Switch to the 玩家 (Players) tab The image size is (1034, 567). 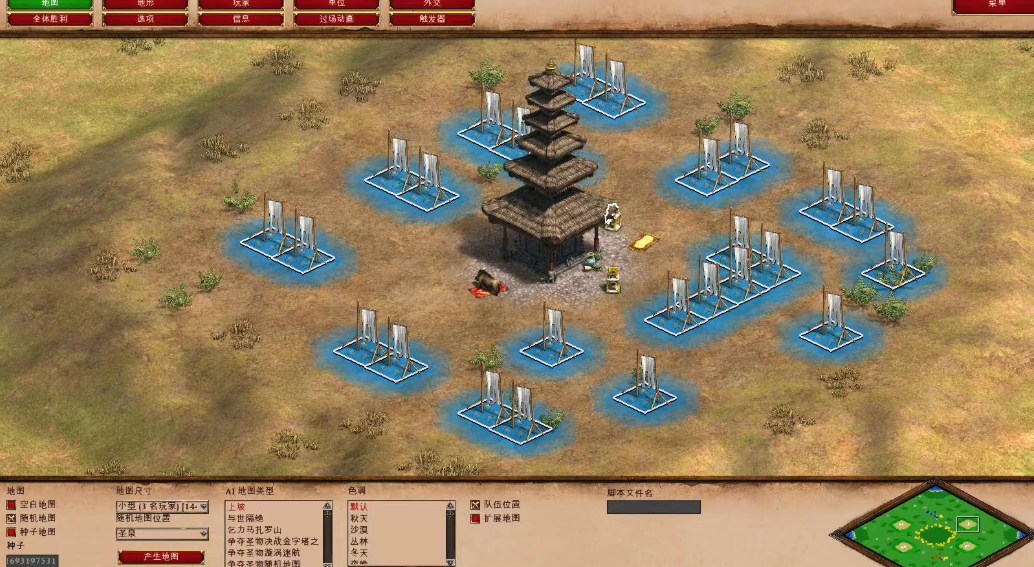[240, 4]
